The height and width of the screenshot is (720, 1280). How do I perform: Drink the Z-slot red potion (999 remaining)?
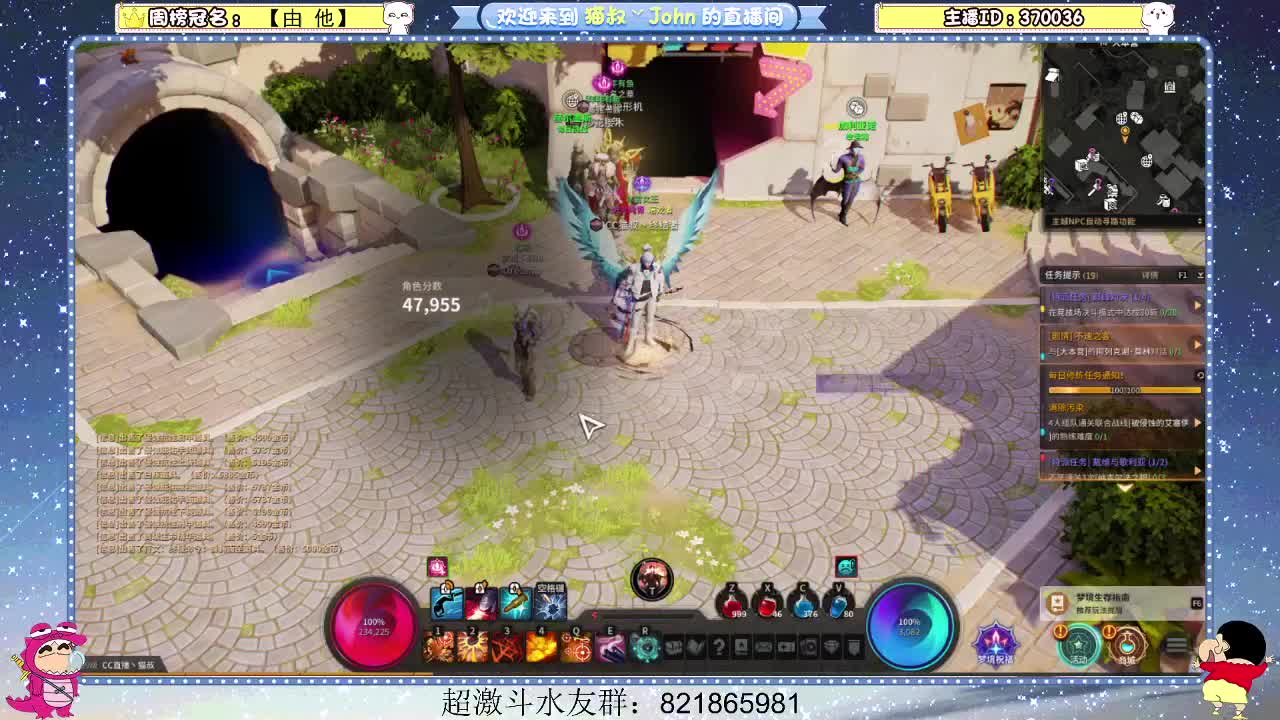[x=732, y=602]
